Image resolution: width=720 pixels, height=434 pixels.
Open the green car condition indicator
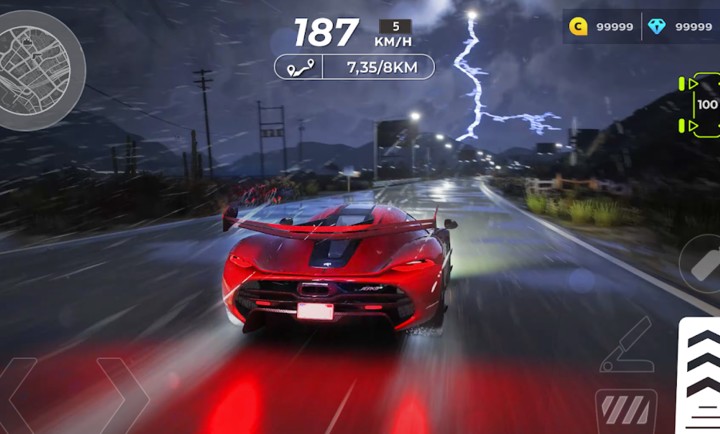pyautogui.click(x=702, y=104)
